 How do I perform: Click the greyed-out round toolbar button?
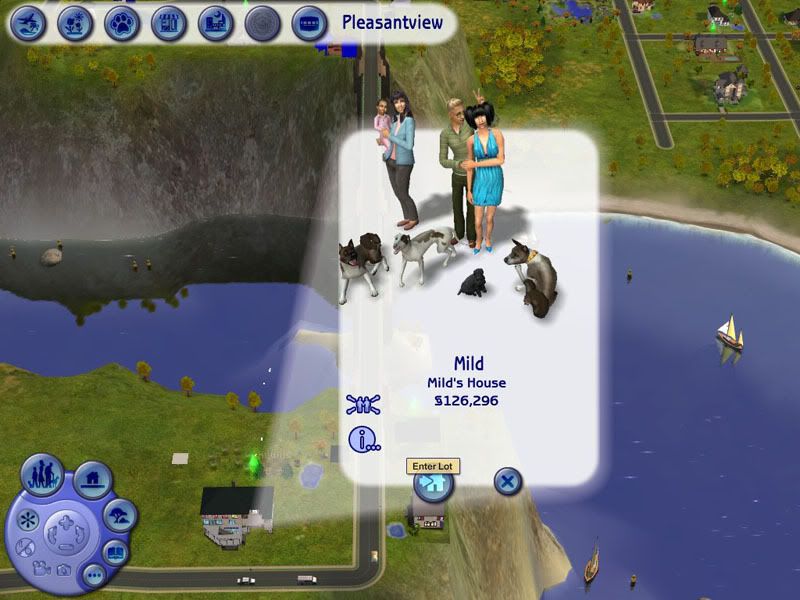263,22
